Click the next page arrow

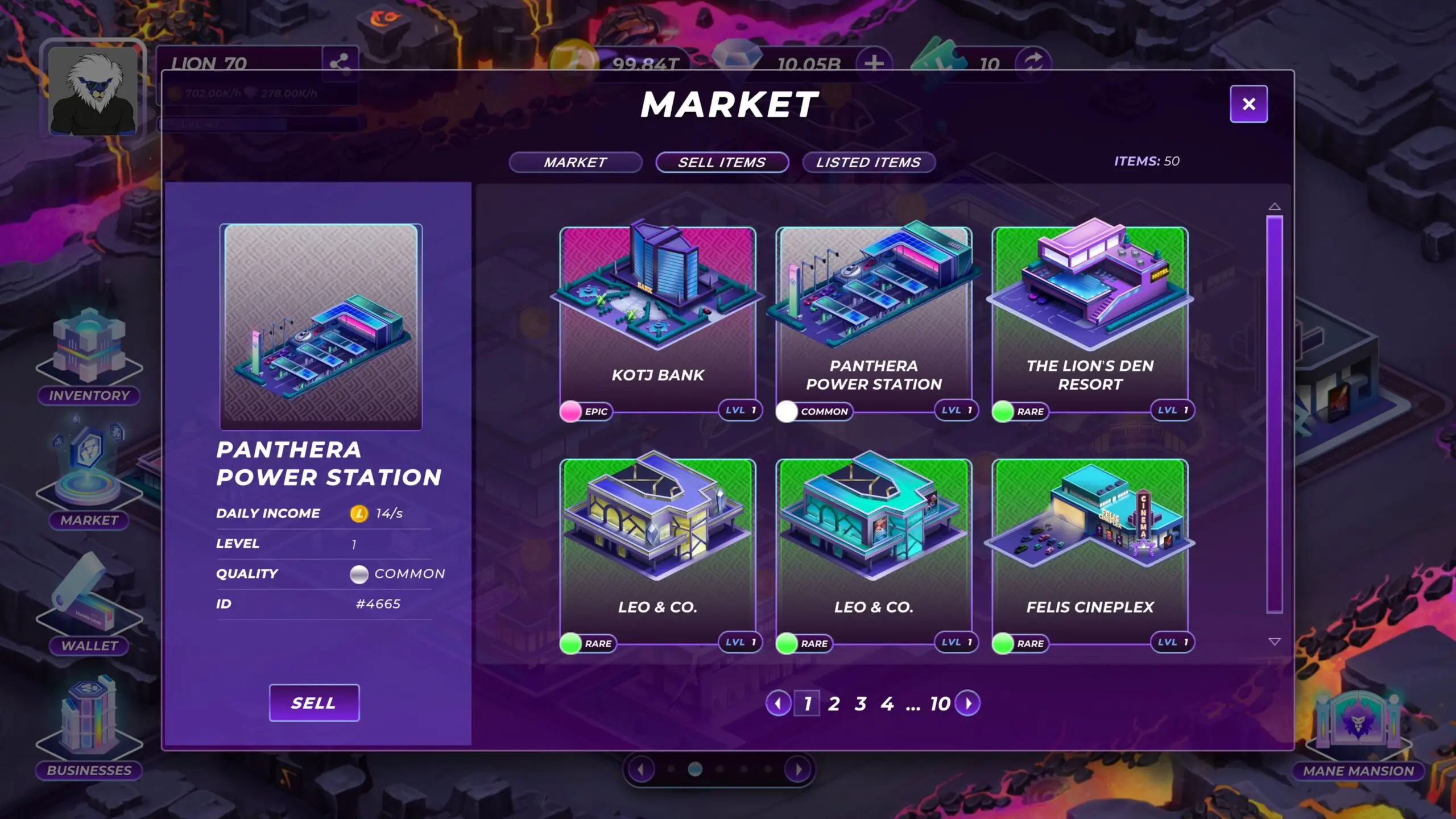click(x=968, y=704)
